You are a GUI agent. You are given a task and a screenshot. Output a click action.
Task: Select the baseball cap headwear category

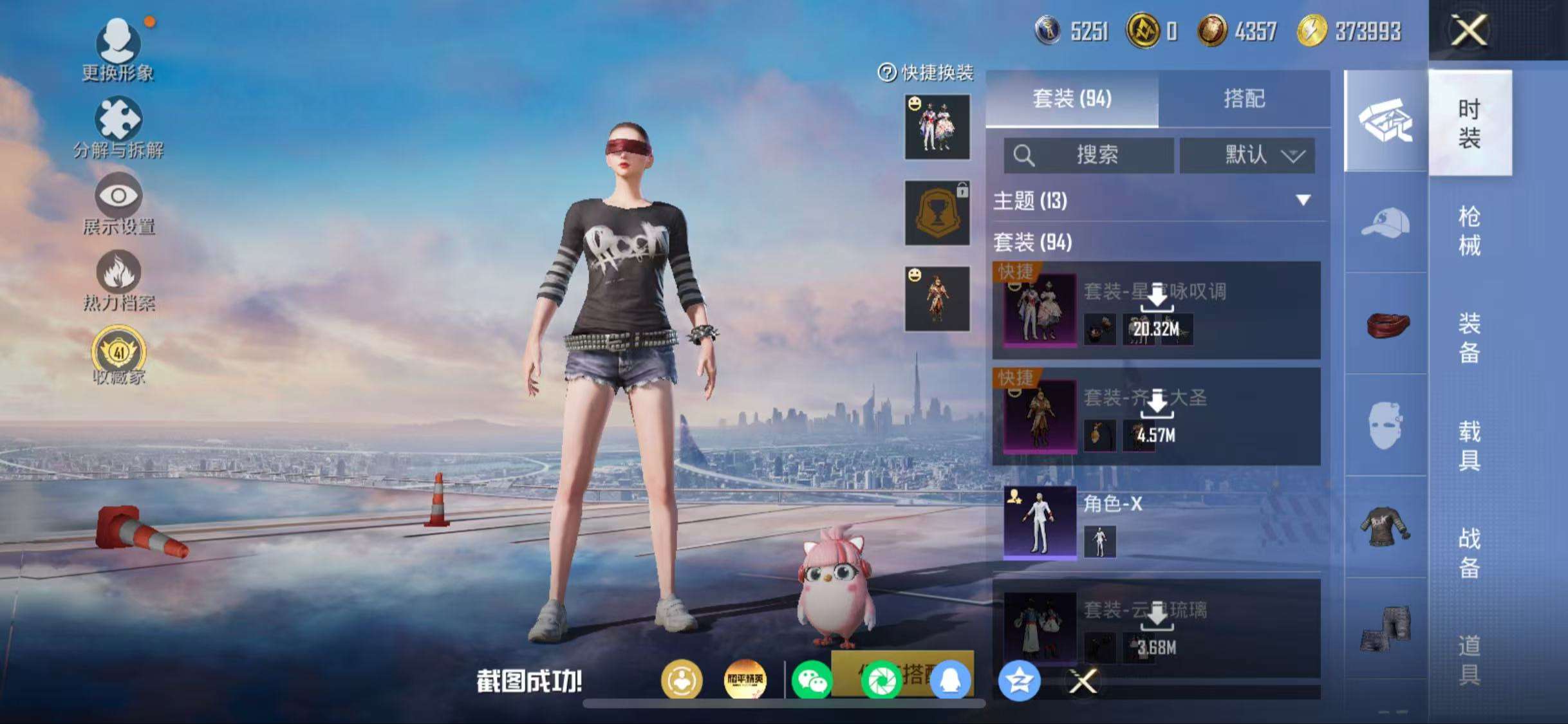point(1385,223)
